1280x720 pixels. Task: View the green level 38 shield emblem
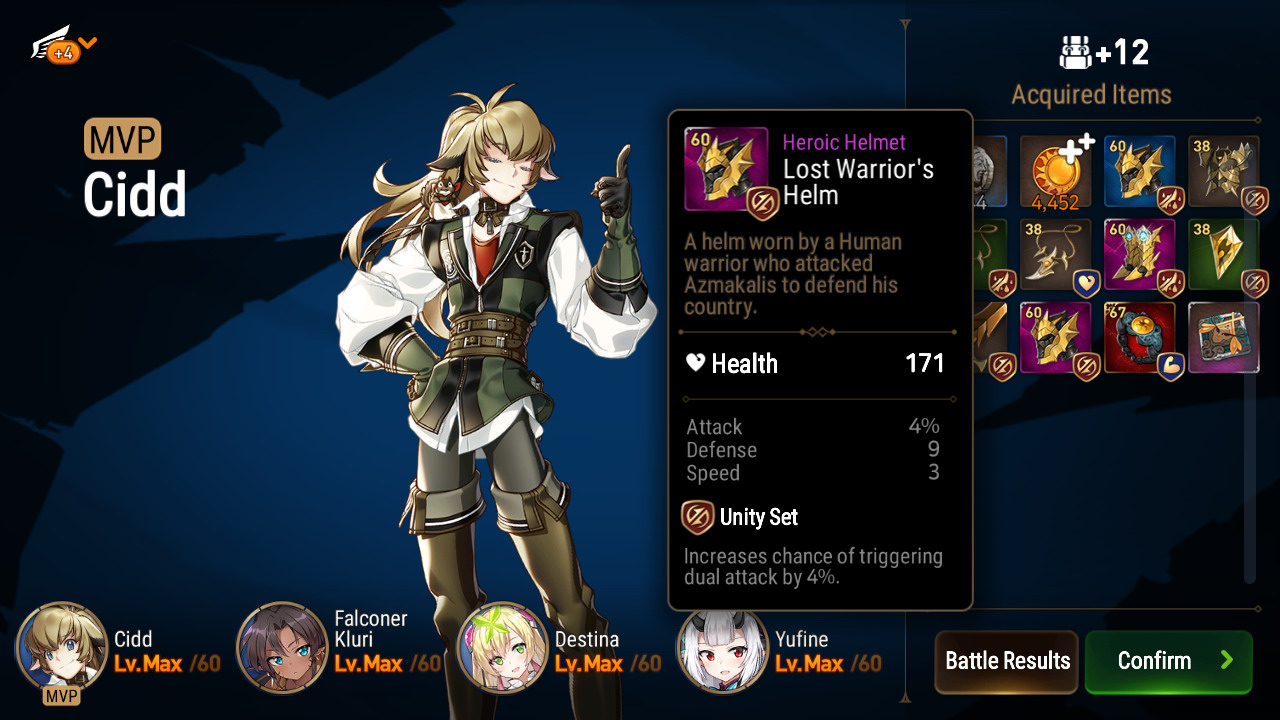[x=1223, y=255]
